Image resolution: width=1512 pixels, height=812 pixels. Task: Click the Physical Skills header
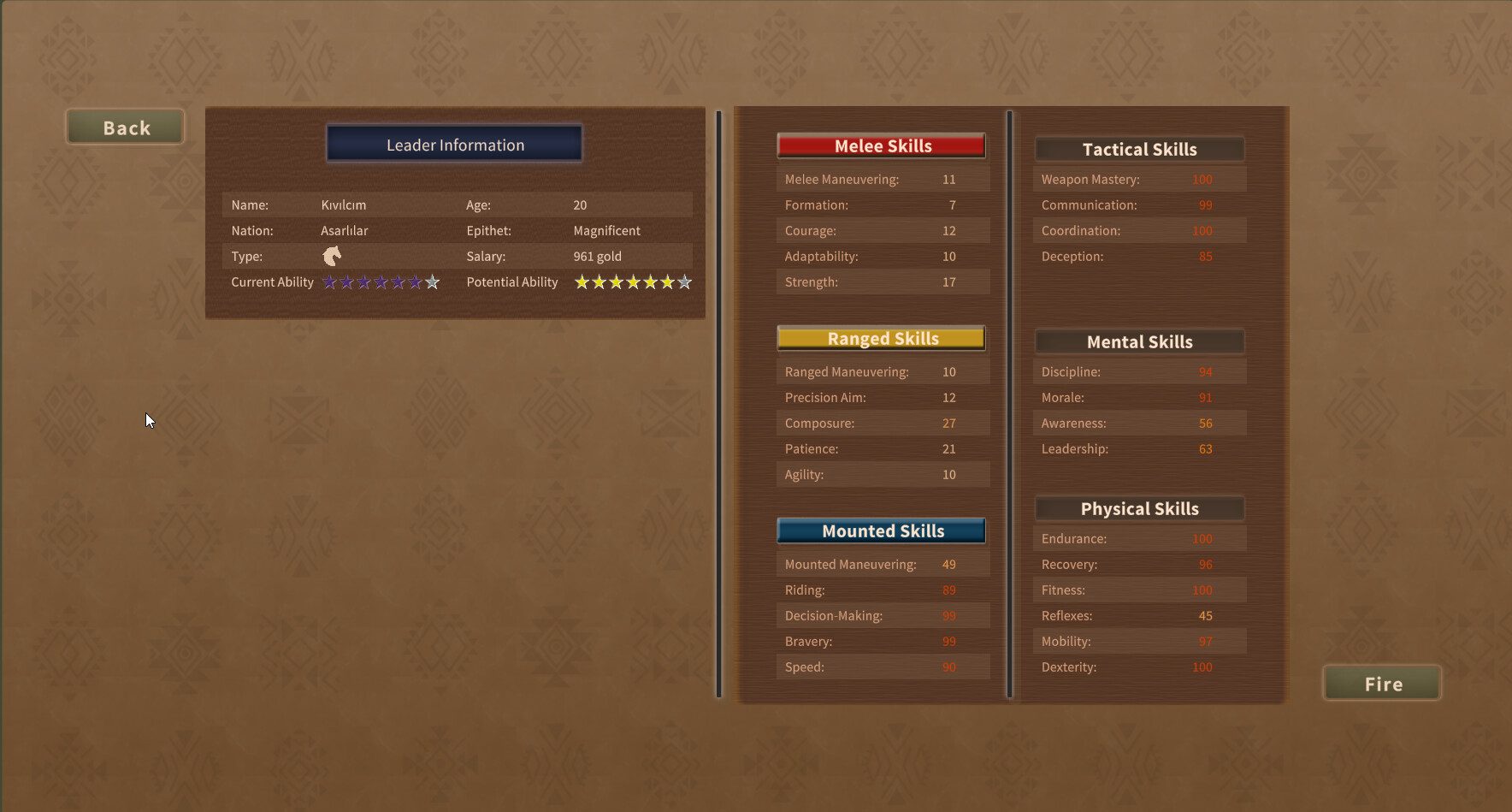[x=1139, y=507]
